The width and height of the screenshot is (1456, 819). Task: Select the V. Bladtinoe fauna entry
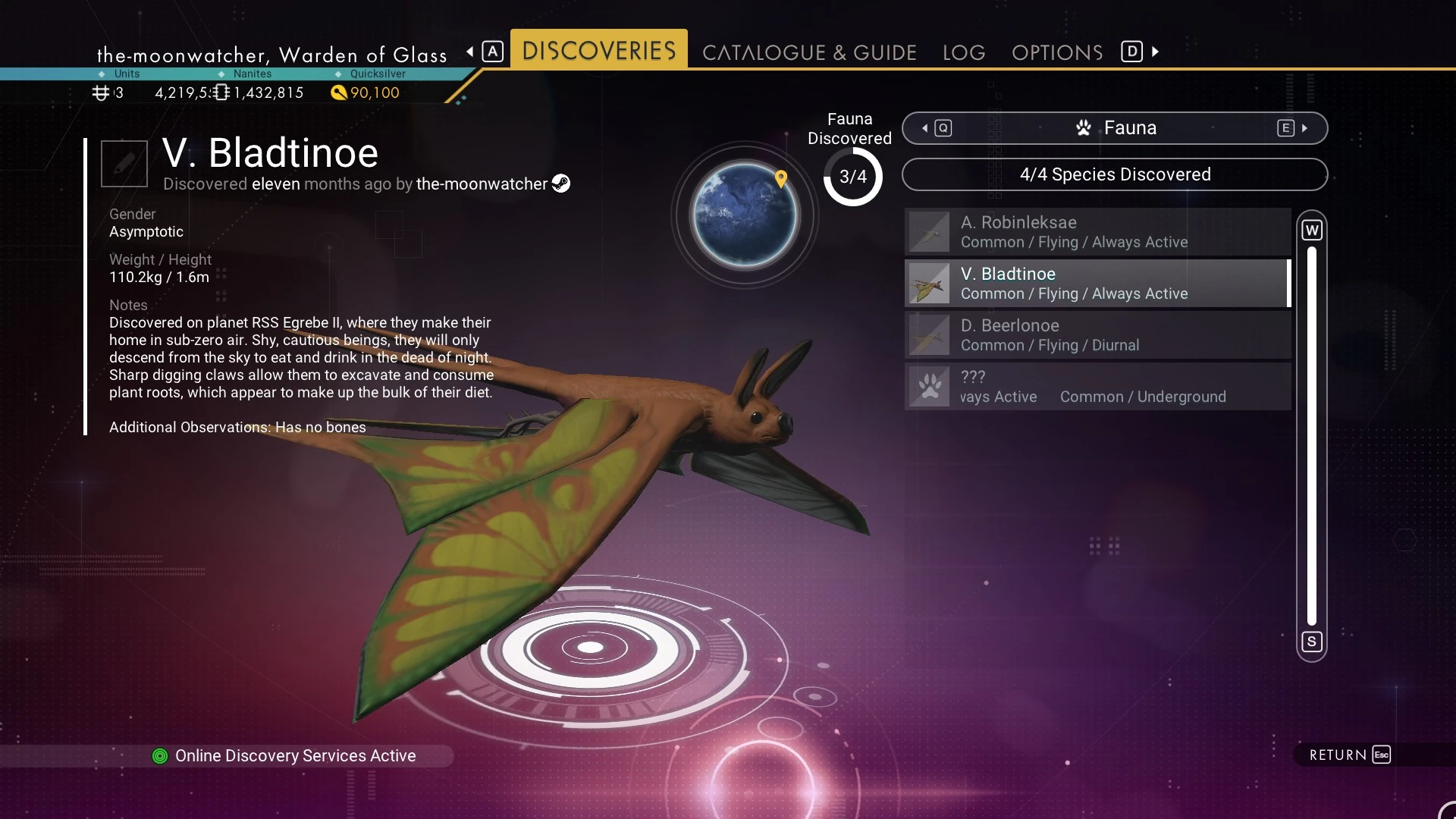(1097, 284)
